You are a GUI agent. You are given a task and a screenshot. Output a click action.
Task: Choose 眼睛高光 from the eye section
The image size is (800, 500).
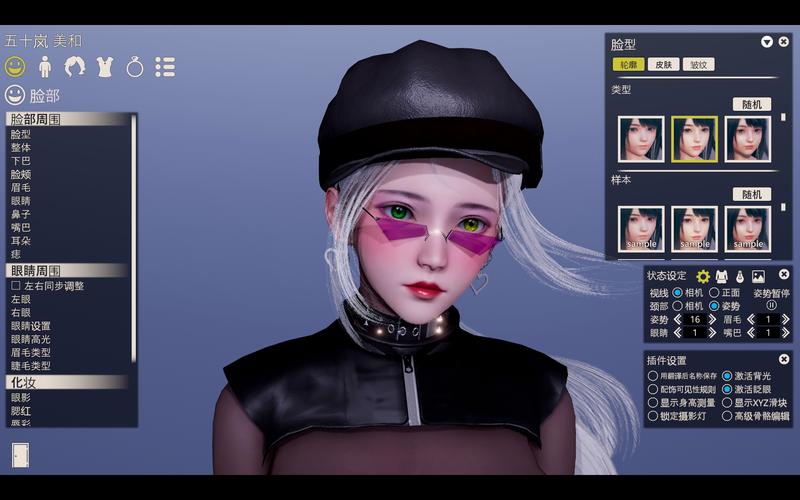(31, 339)
